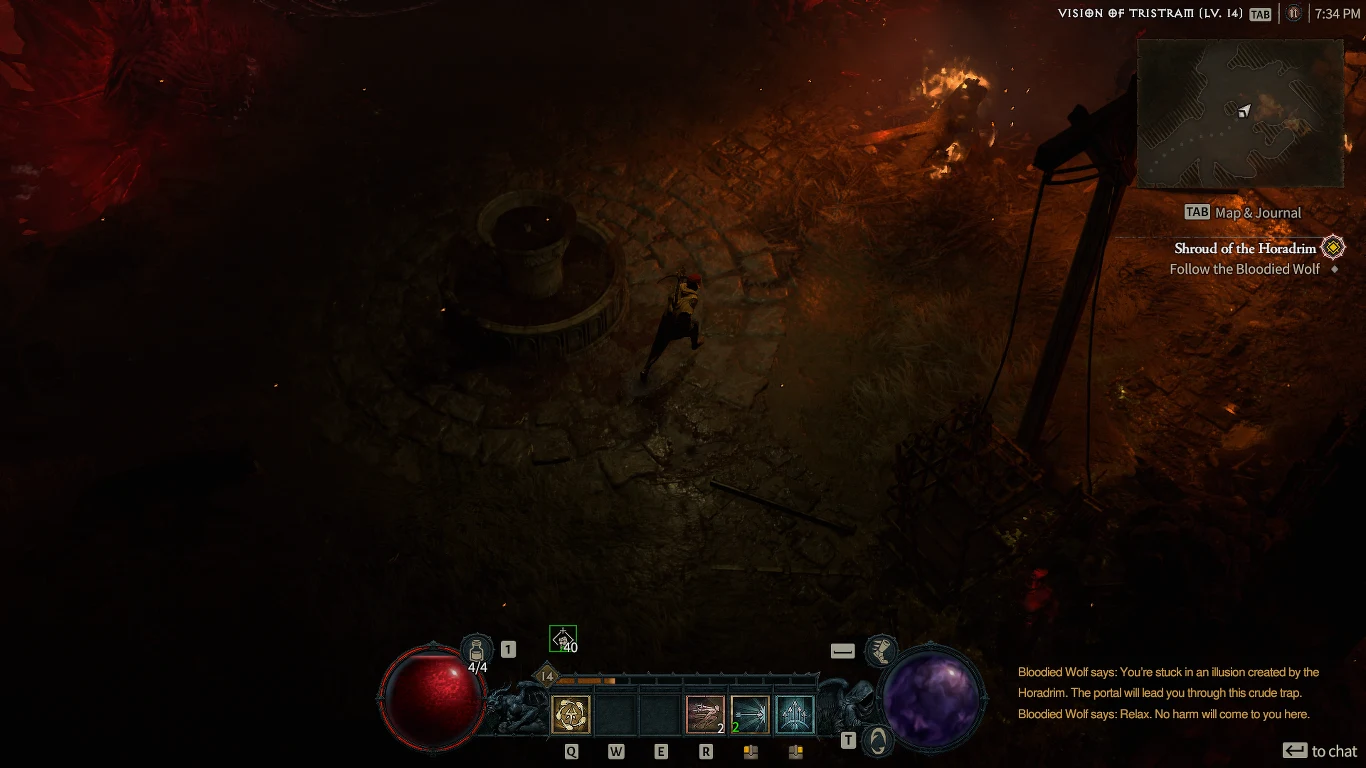Image resolution: width=1366 pixels, height=768 pixels.
Task: Click the 'to chat' prompt
Action: (x=1320, y=750)
